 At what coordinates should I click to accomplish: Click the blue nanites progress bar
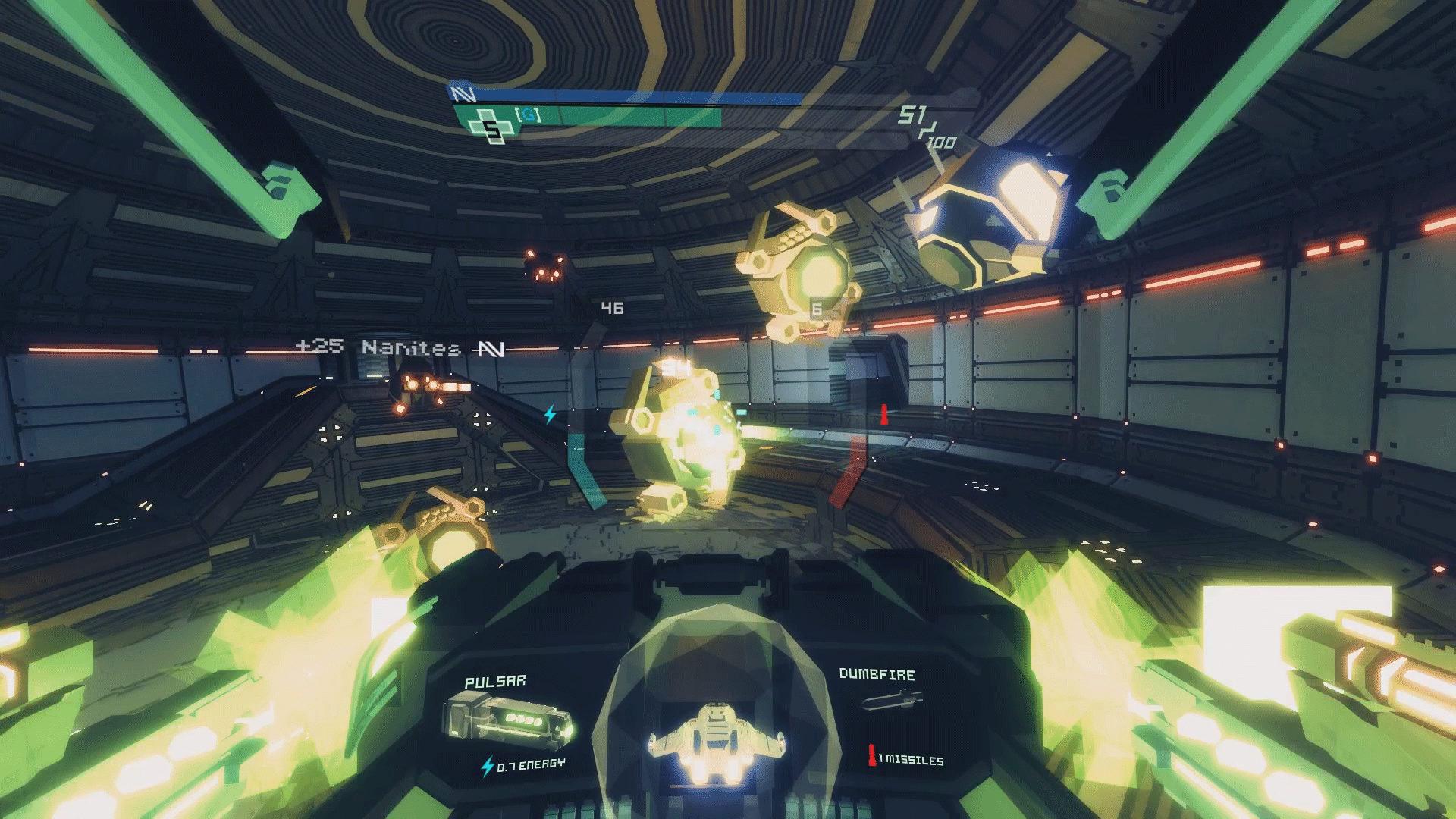click(x=629, y=97)
